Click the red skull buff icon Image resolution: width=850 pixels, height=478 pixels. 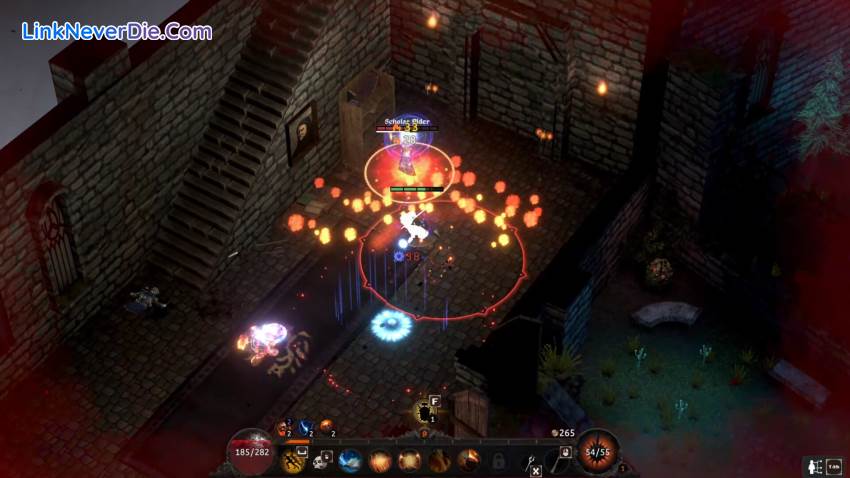click(x=283, y=428)
